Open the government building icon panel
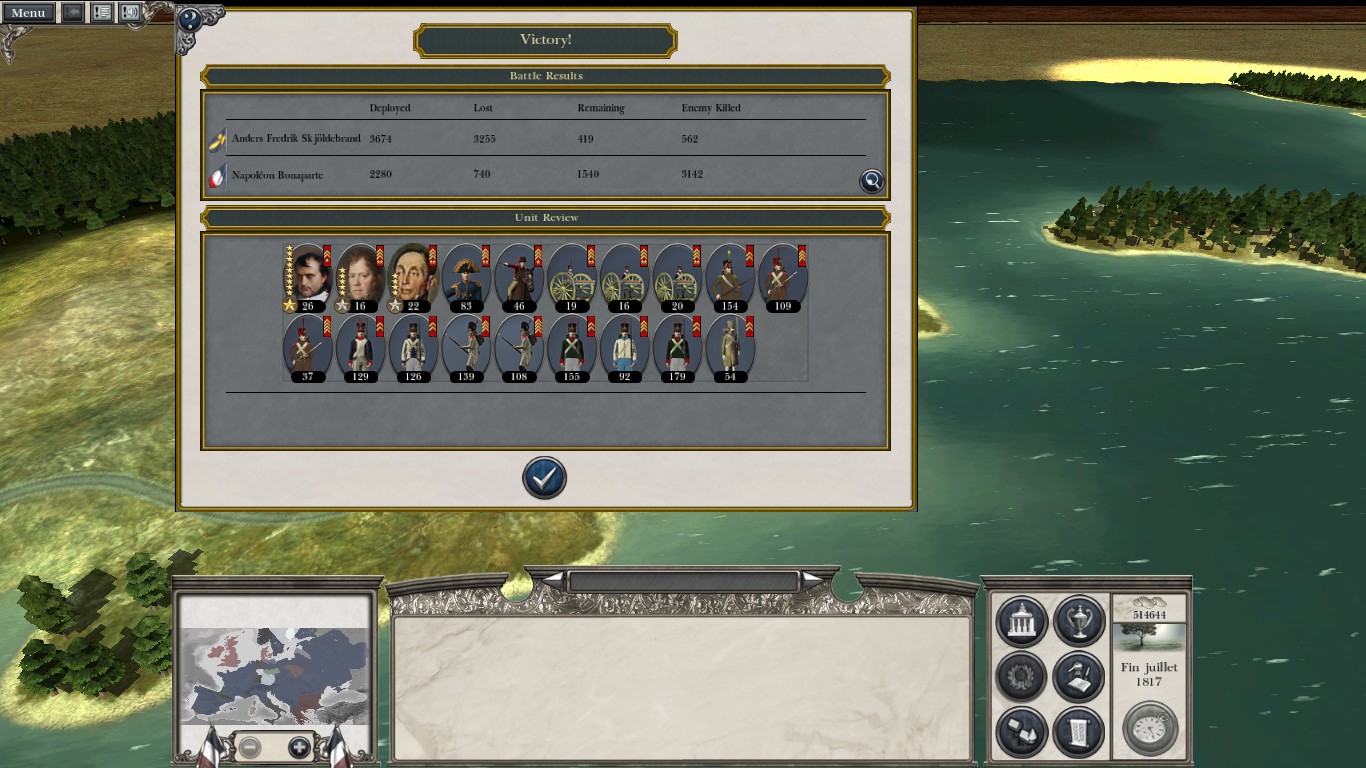 [x=1021, y=621]
